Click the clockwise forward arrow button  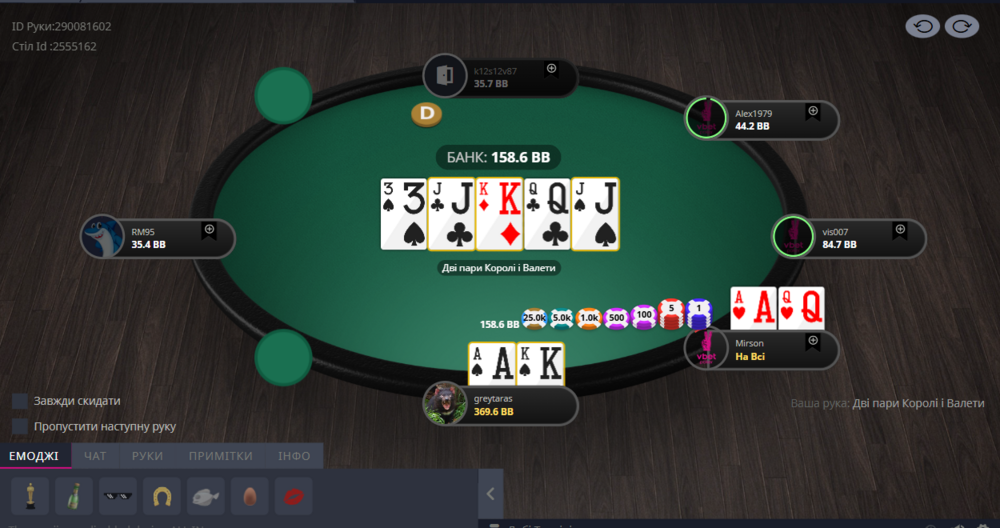961,27
